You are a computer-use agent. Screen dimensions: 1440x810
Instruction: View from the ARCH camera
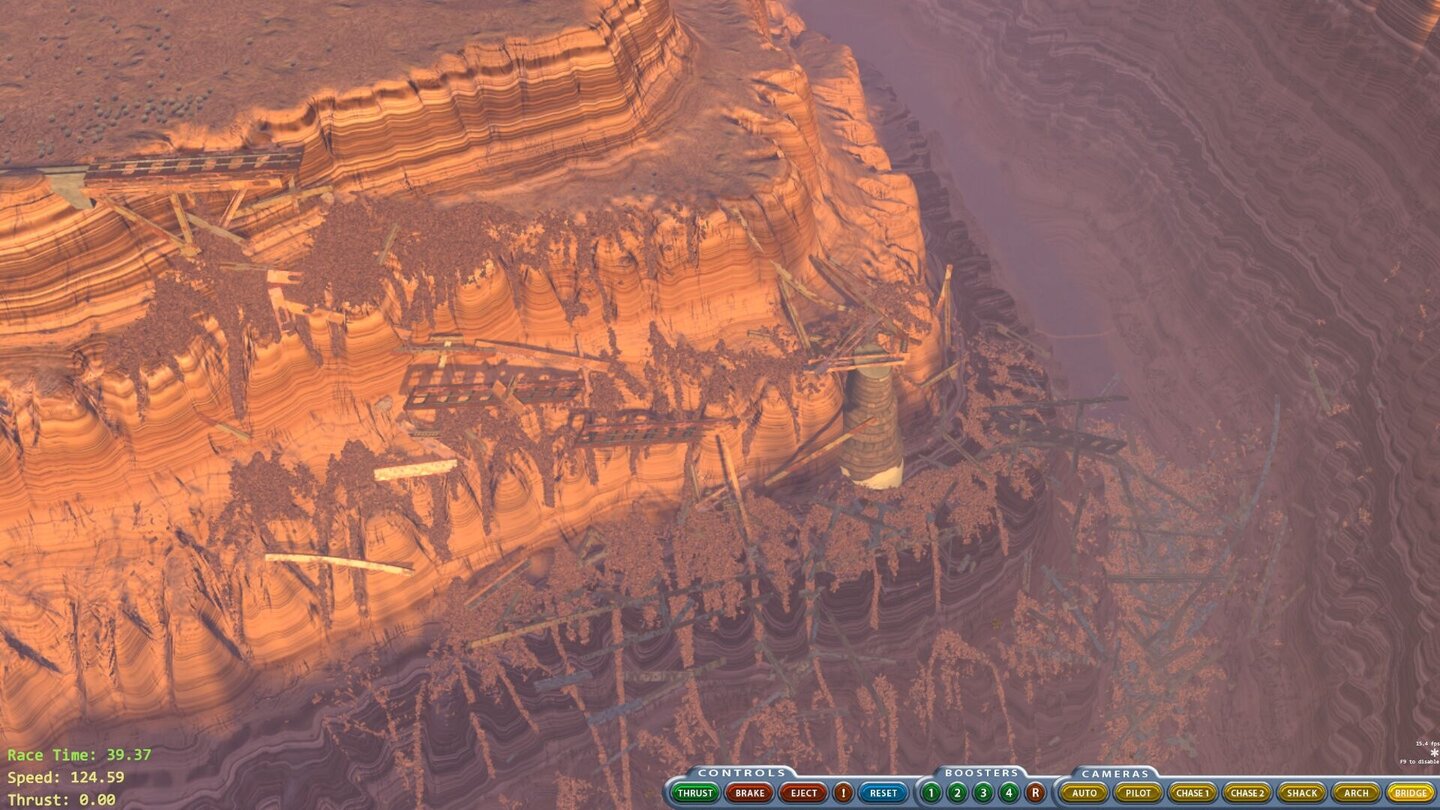(x=1357, y=793)
